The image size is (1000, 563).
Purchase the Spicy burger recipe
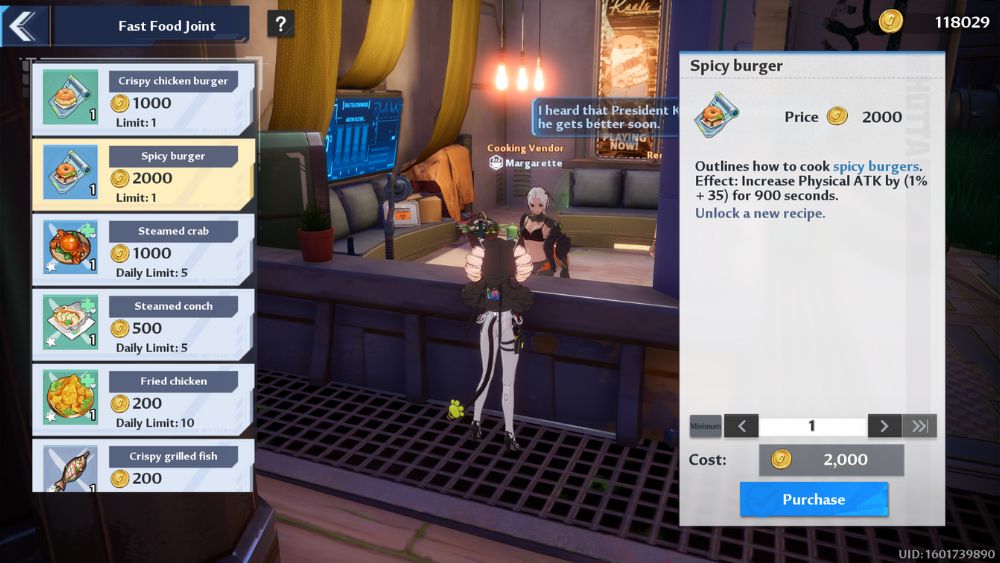coord(813,499)
